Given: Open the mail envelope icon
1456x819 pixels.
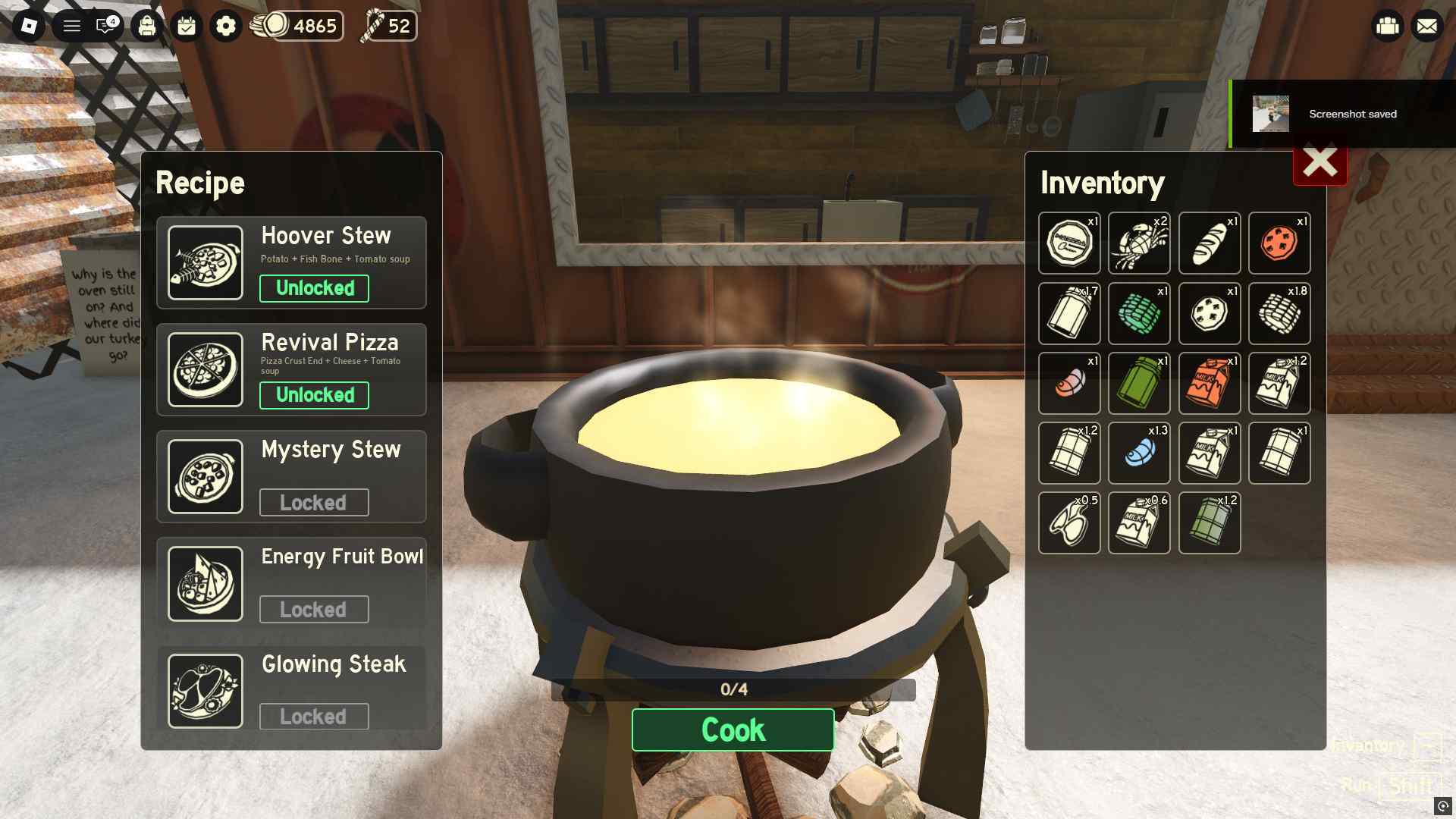Looking at the screenshot, I should click(1427, 26).
